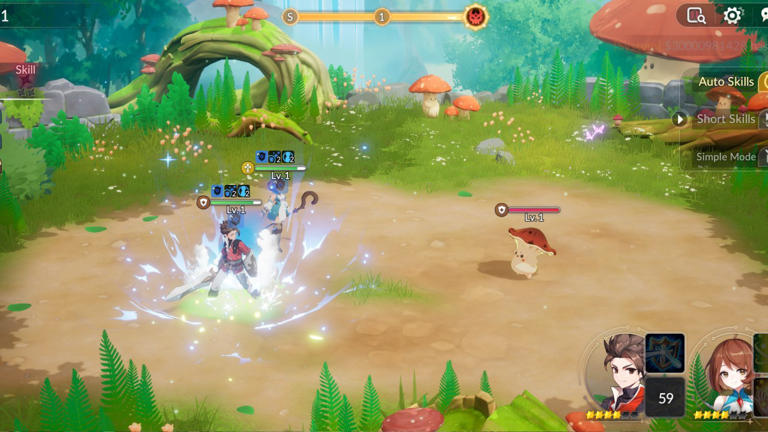The width and height of the screenshot is (768, 432).
Task: Open the chat bubble icon
Action: pyautogui.click(x=763, y=15)
